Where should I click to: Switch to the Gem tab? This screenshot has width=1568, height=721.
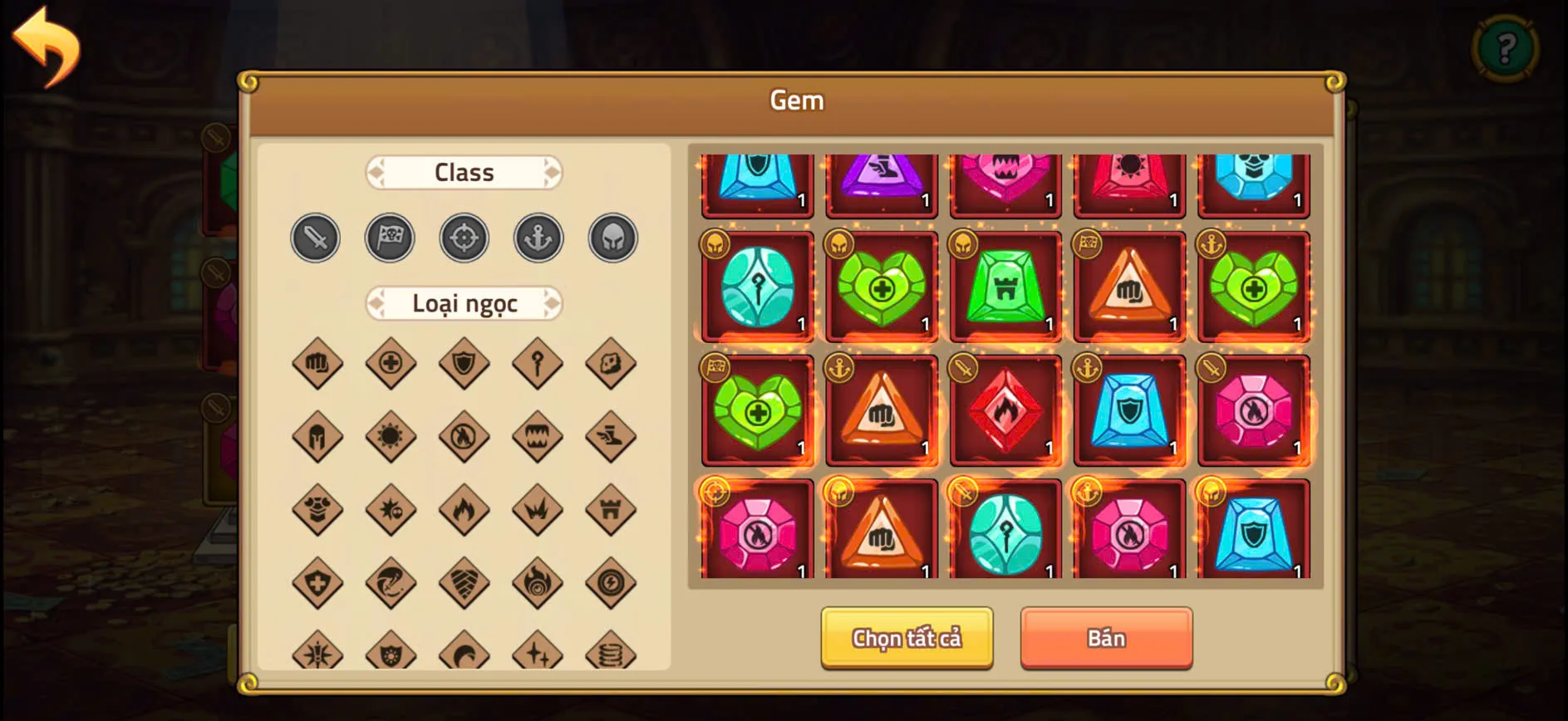pos(797,100)
